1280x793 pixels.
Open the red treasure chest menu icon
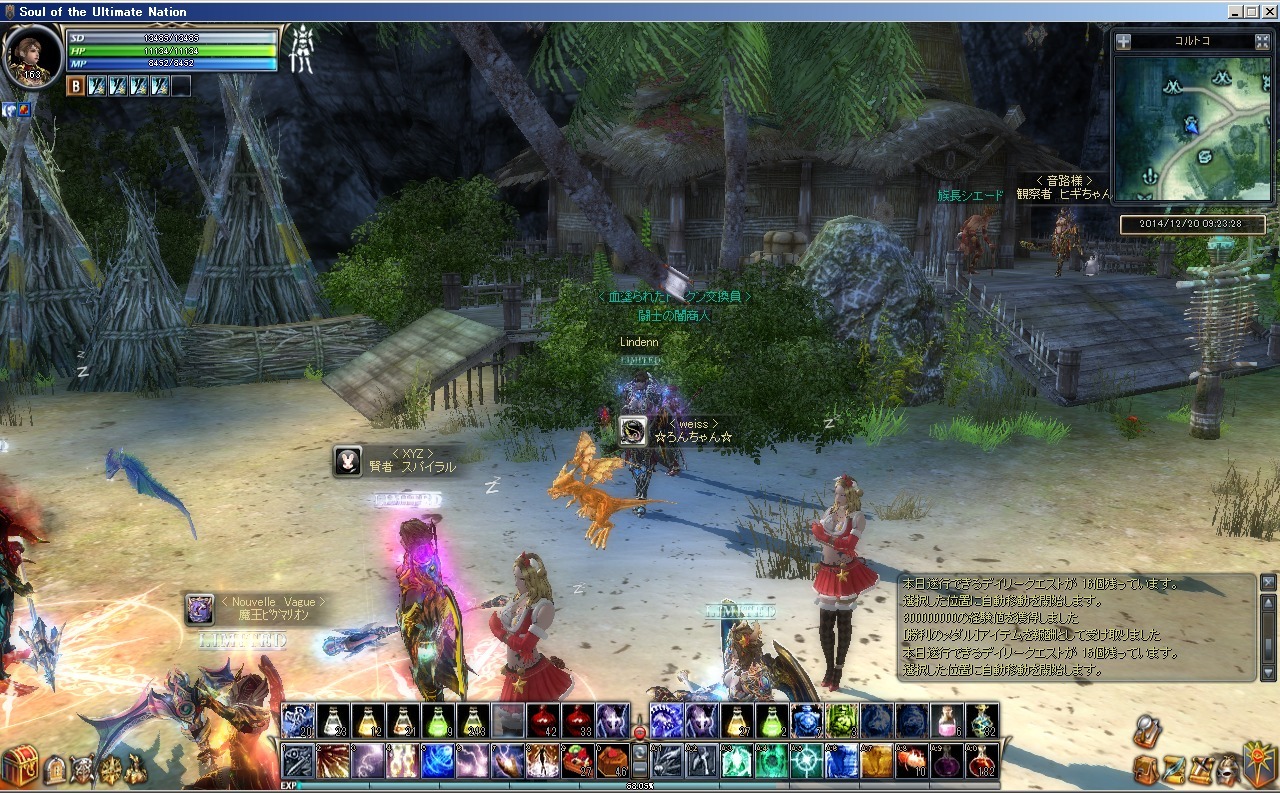19,765
